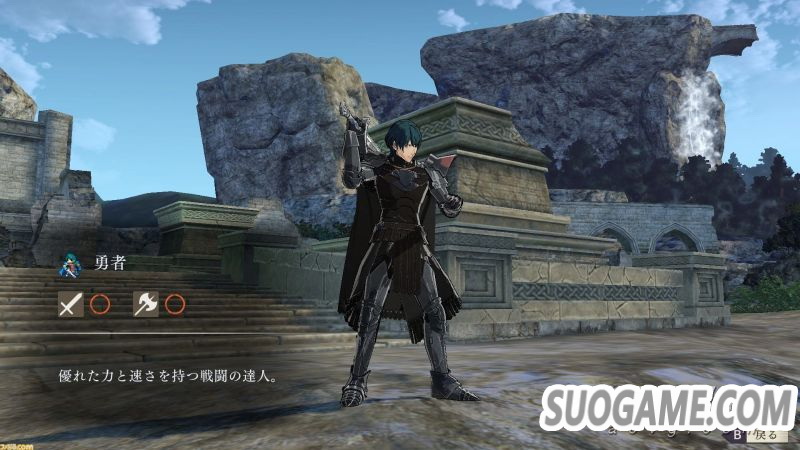Click the 勇者 class sprite icon

point(70,265)
